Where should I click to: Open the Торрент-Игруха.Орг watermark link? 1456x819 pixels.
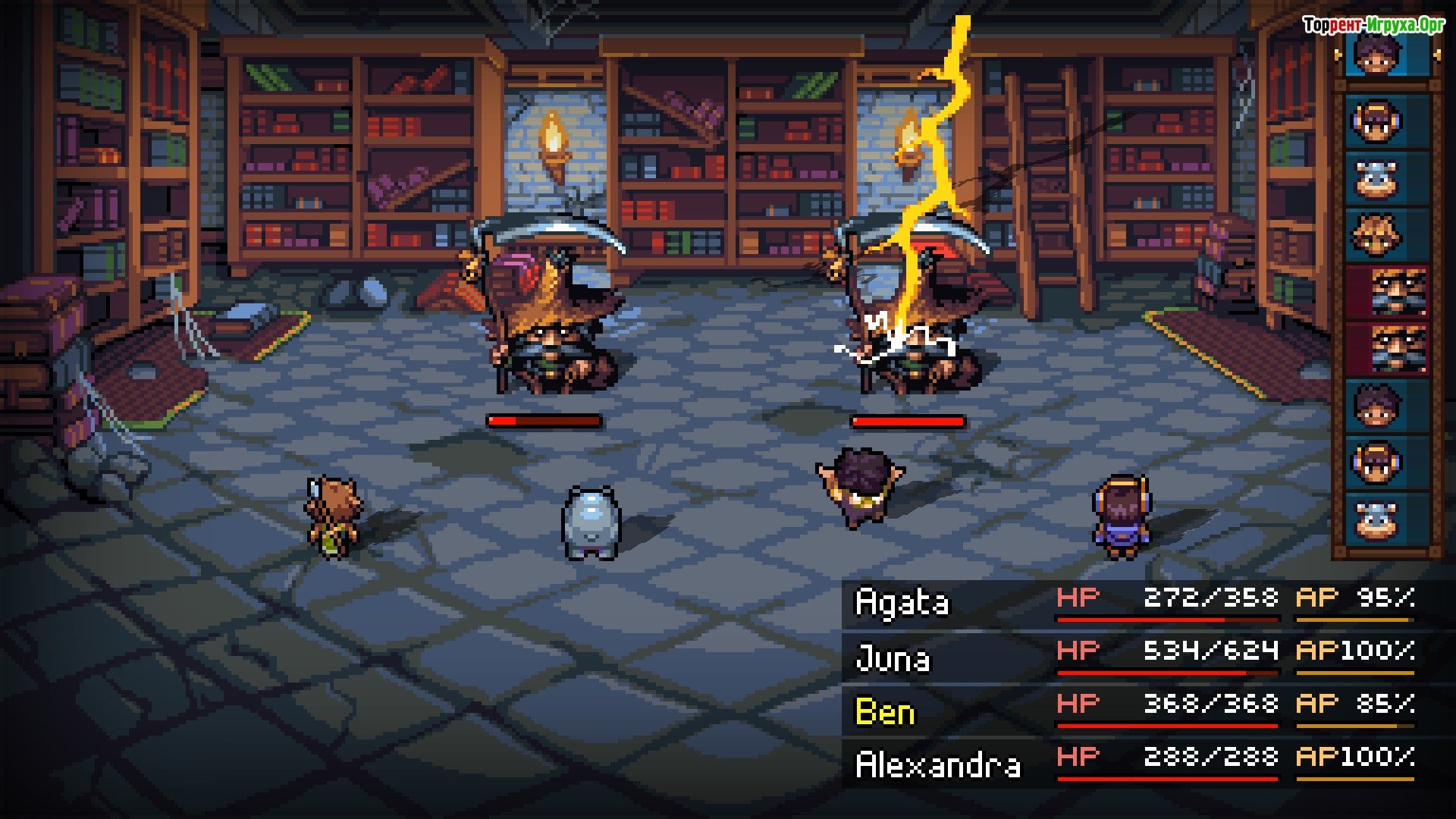coord(1373,26)
